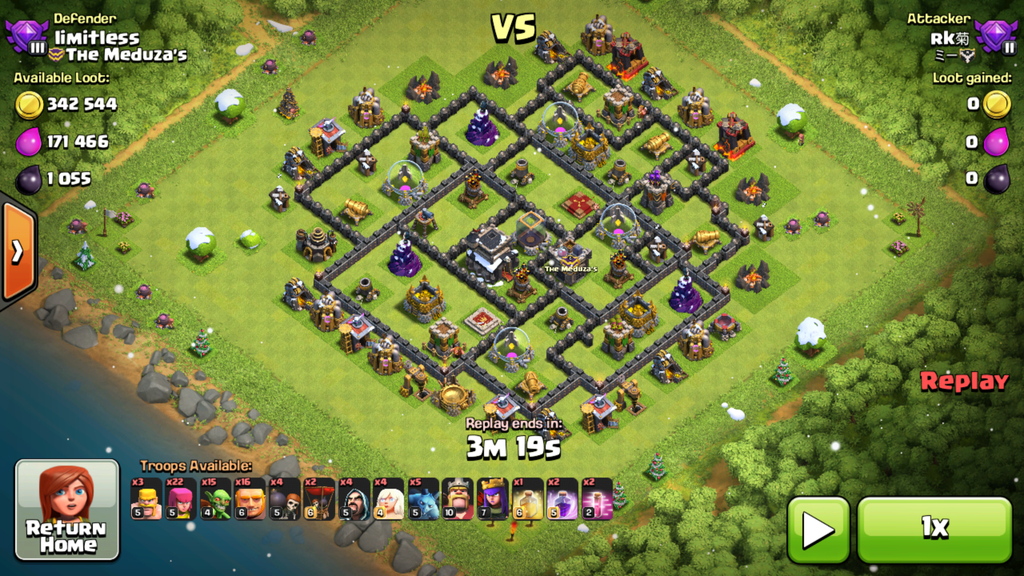
Task: Pick the Healer troop slot
Action: point(389,499)
